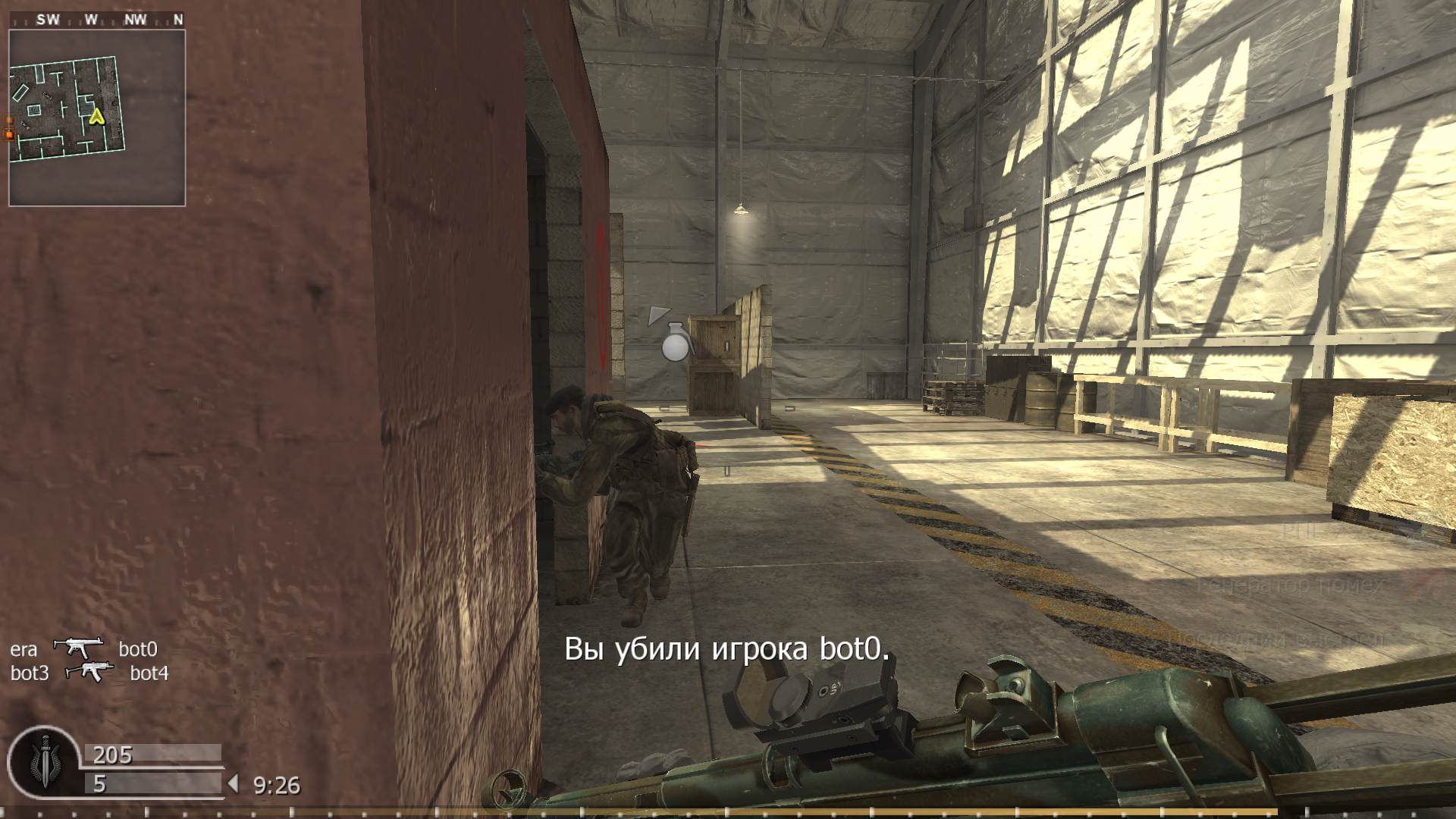This screenshot has width=1456, height=819.
Task: Click the AK-74u icon between bot3 and bot4
Action: (91, 673)
